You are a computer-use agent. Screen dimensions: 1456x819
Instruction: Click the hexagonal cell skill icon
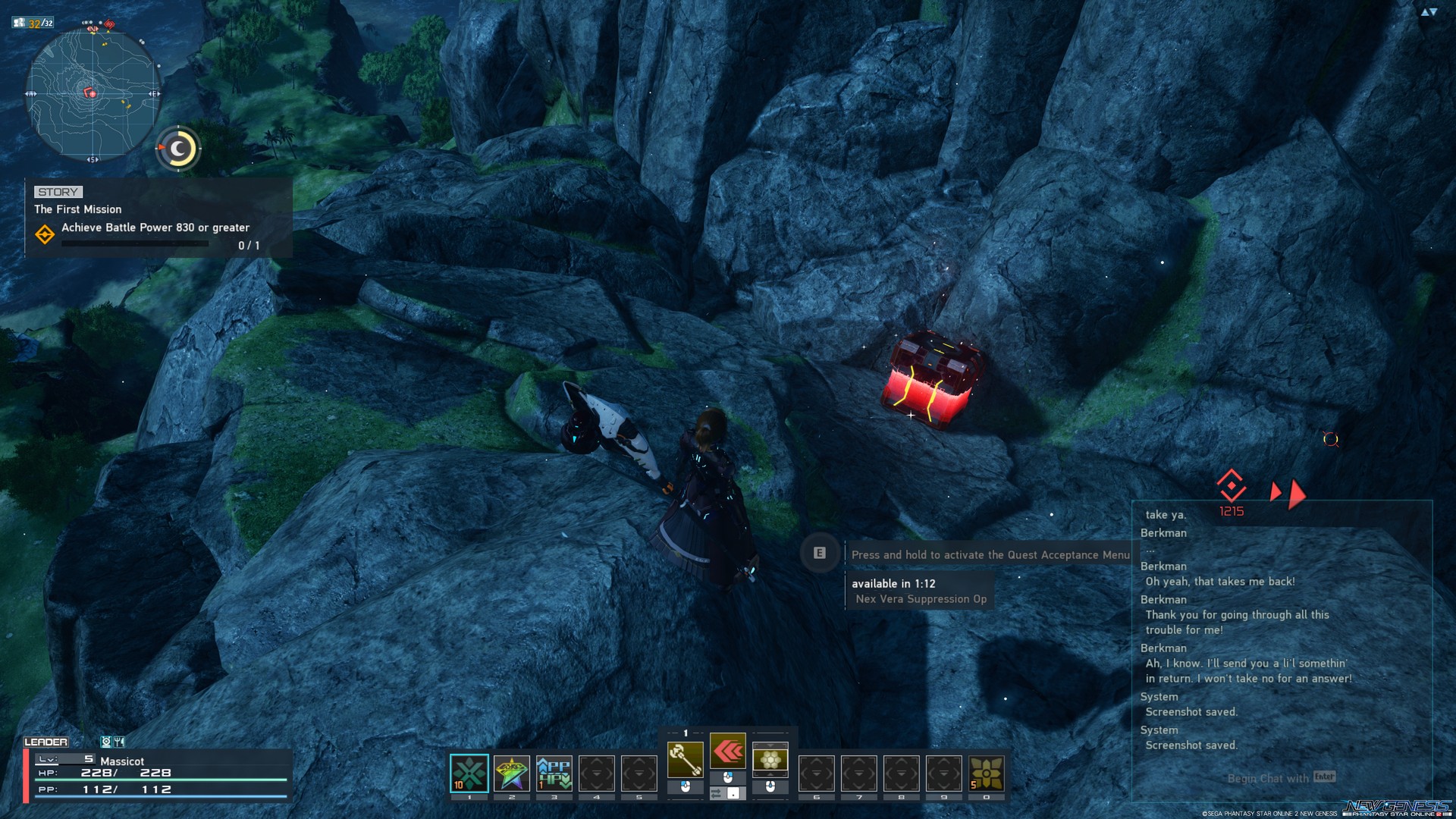770,758
